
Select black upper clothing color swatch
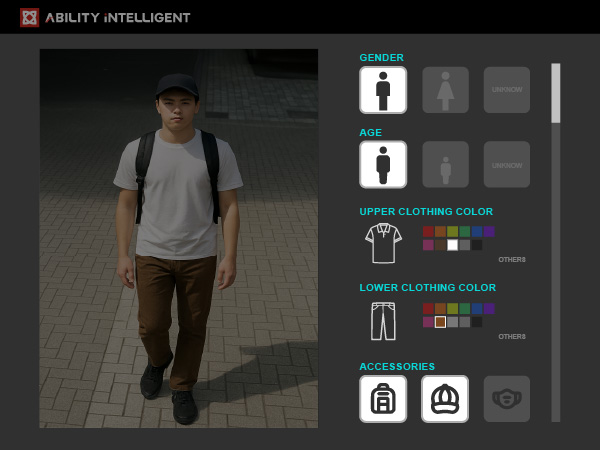click(476, 245)
